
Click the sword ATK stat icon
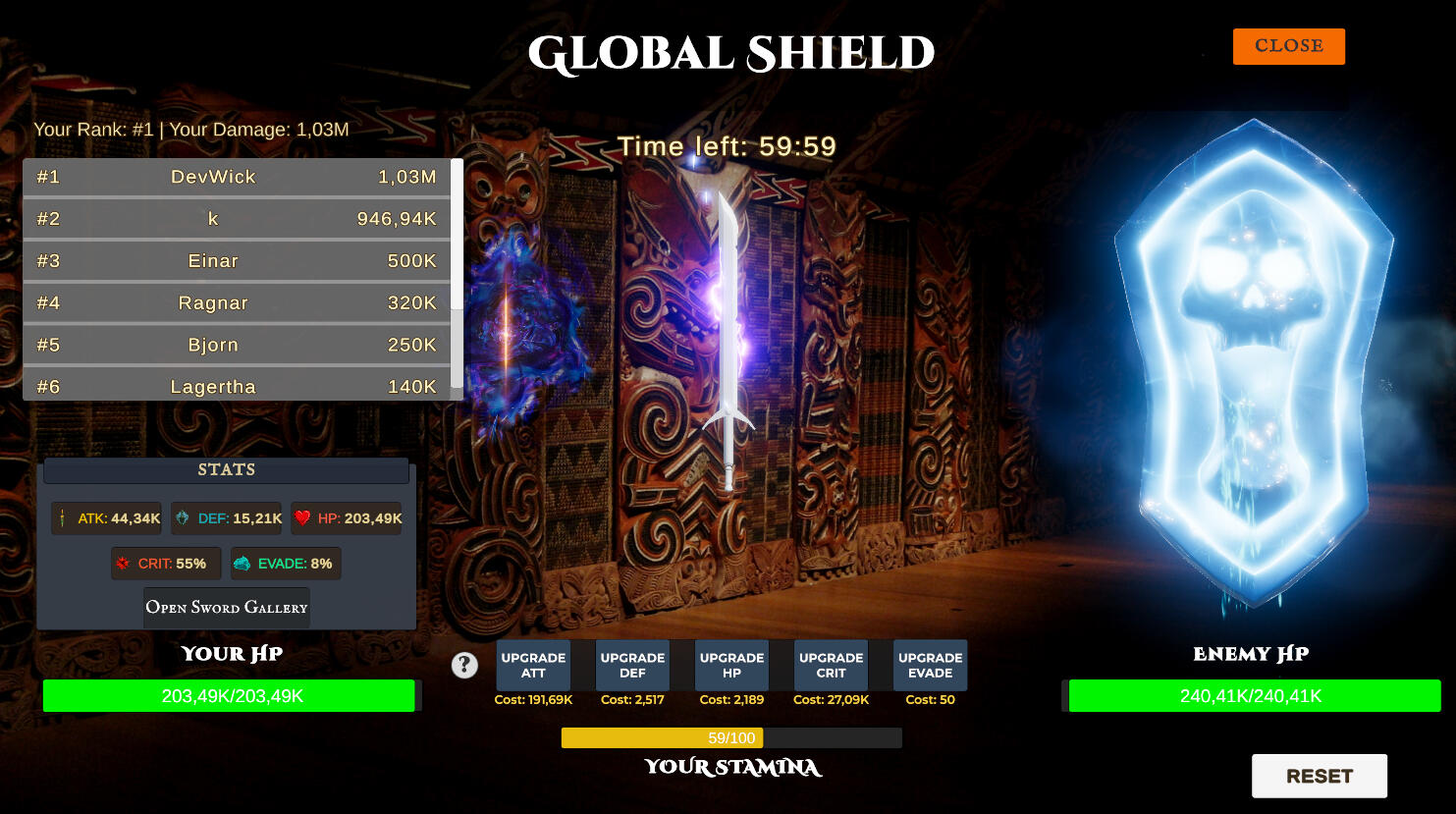[x=63, y=517]
